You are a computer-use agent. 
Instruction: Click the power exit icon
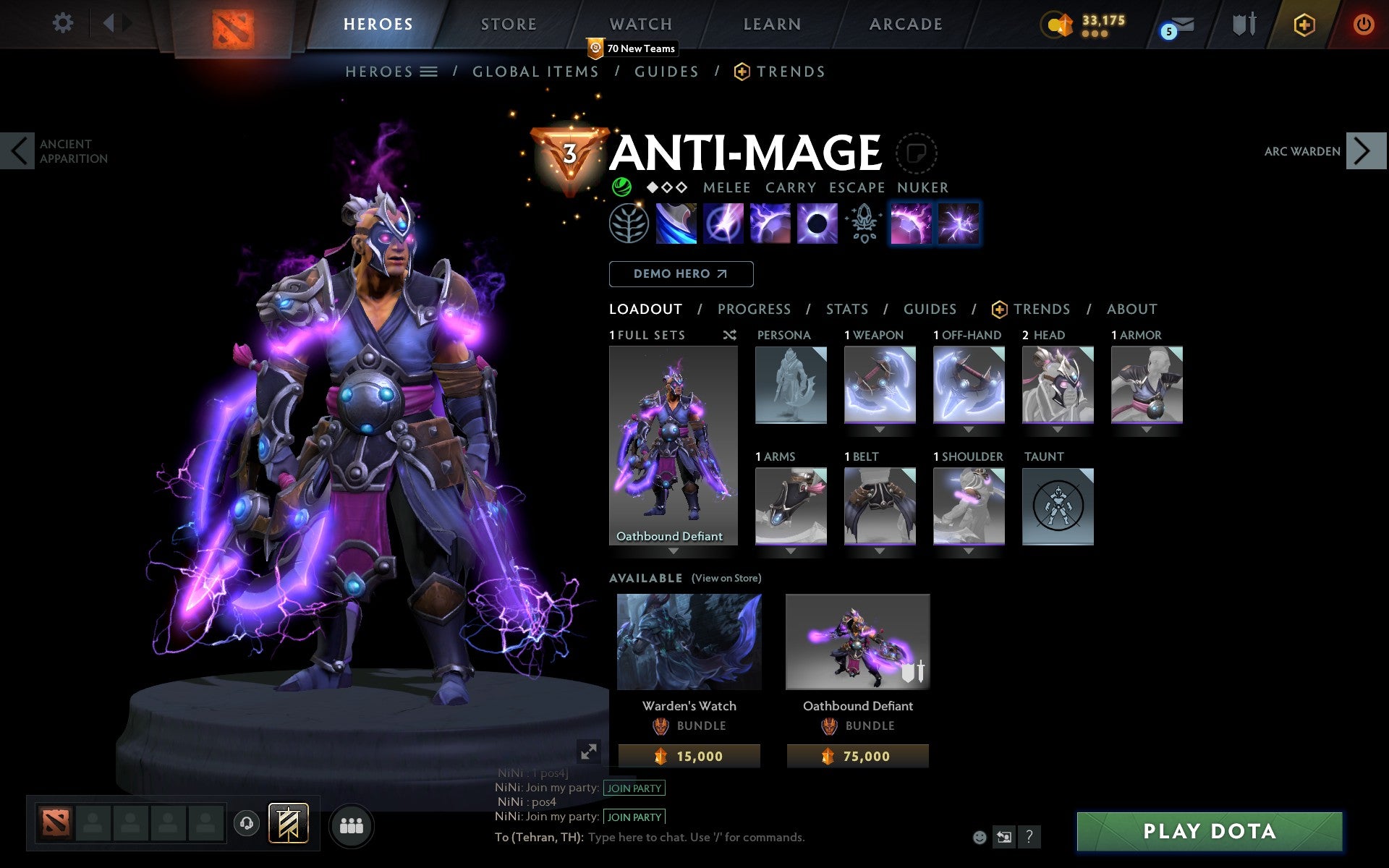(x=1364, y=23)
